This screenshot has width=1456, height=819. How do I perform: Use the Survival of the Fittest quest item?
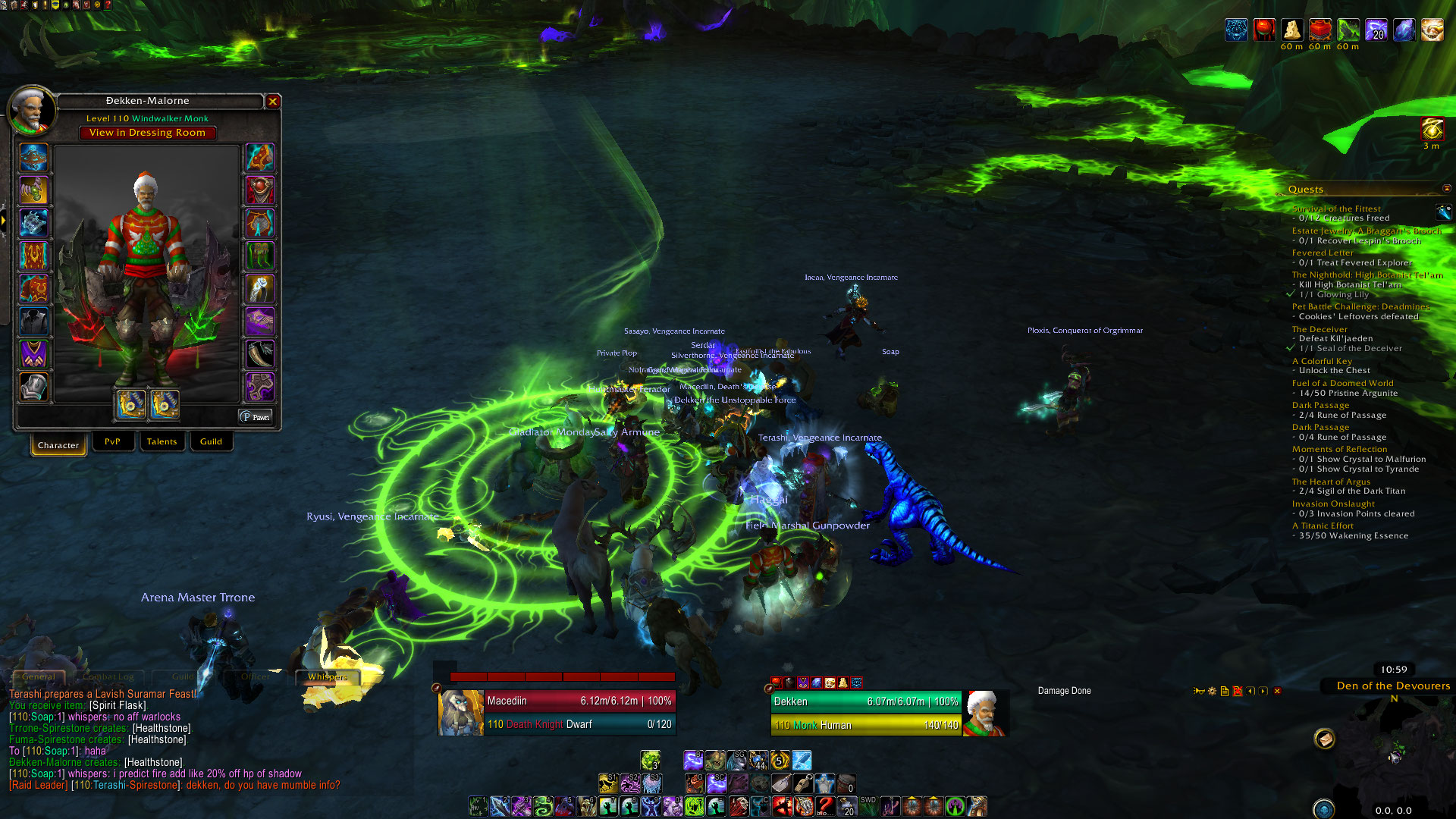click(x=1443, y=212)
